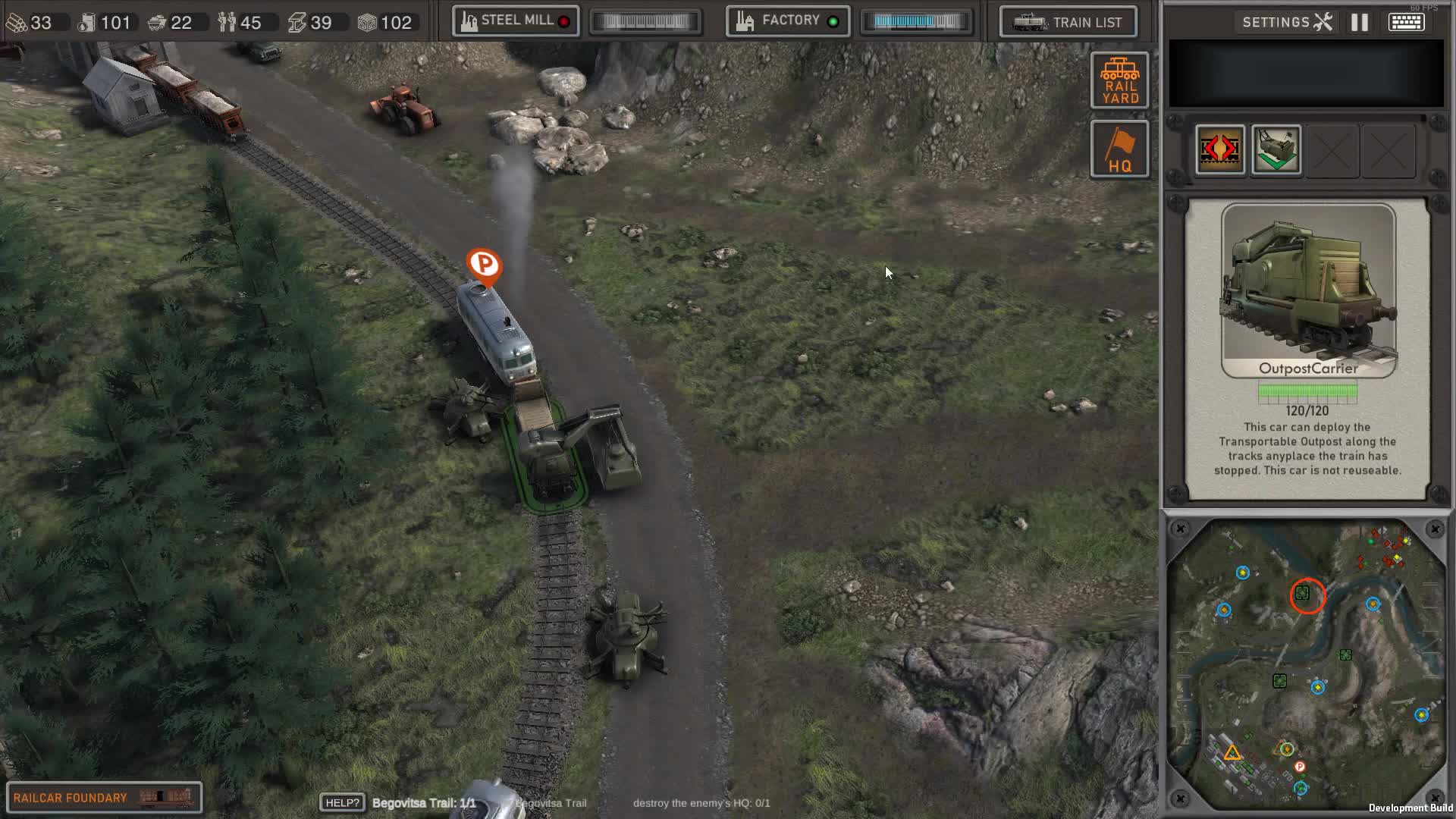Select the deploy outpost ability with red arrows
Image resolution: width=1456 pixels, height=819 pixels.
(1219, 151)
